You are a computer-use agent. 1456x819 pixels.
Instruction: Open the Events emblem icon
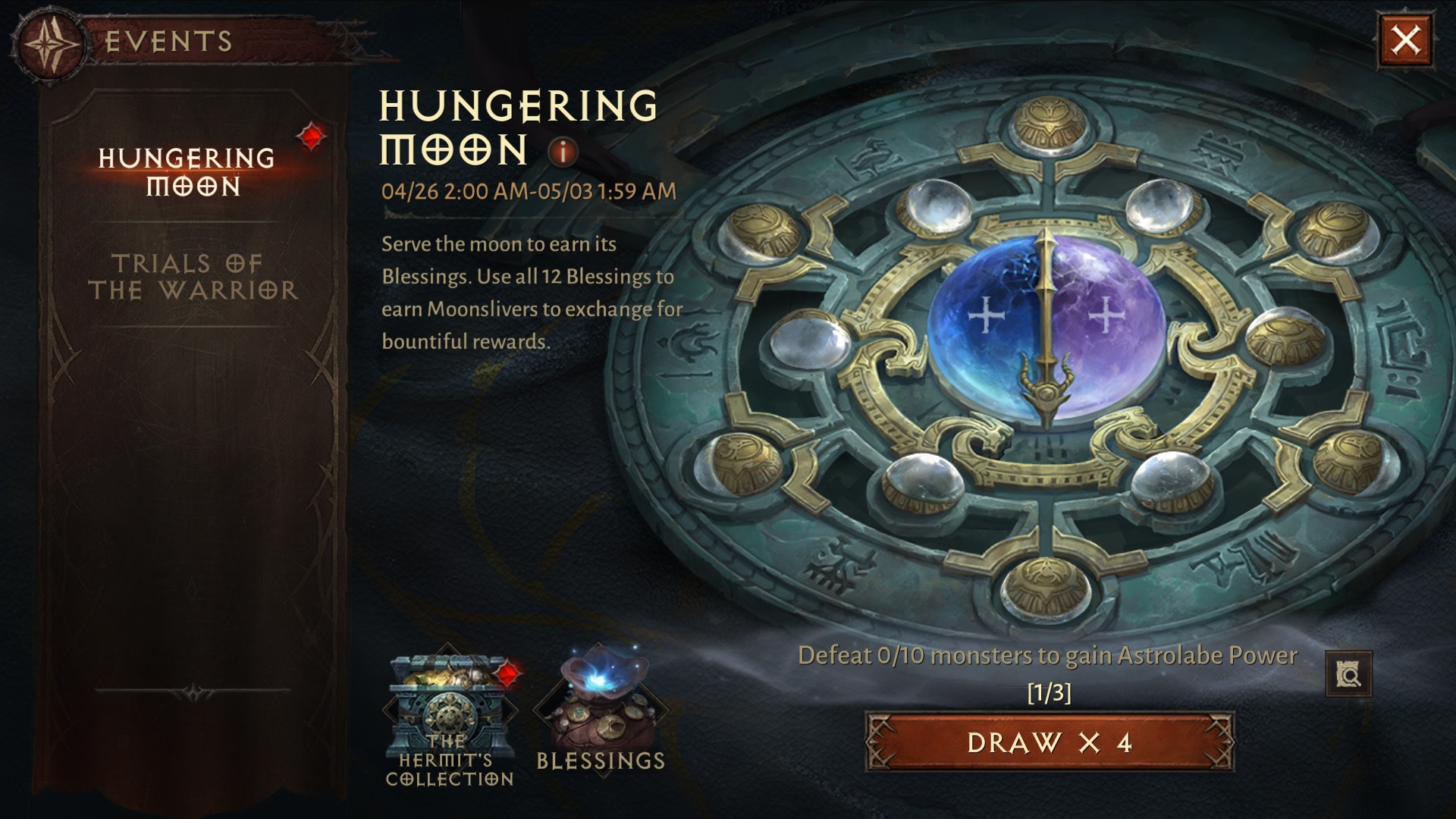click(x=51, y=42)
